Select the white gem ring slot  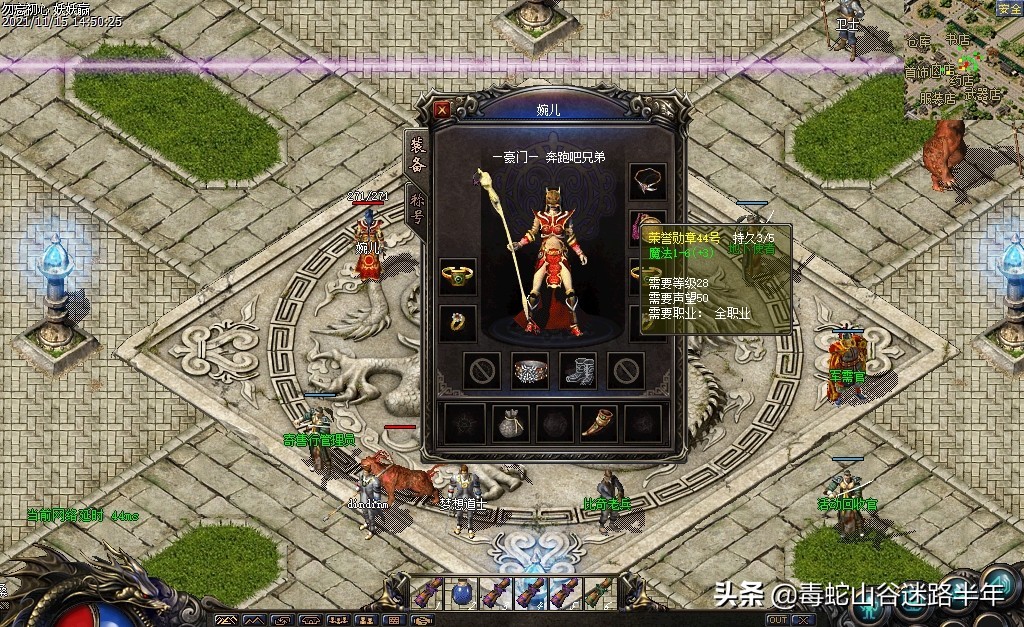click(x=458, y=323)
